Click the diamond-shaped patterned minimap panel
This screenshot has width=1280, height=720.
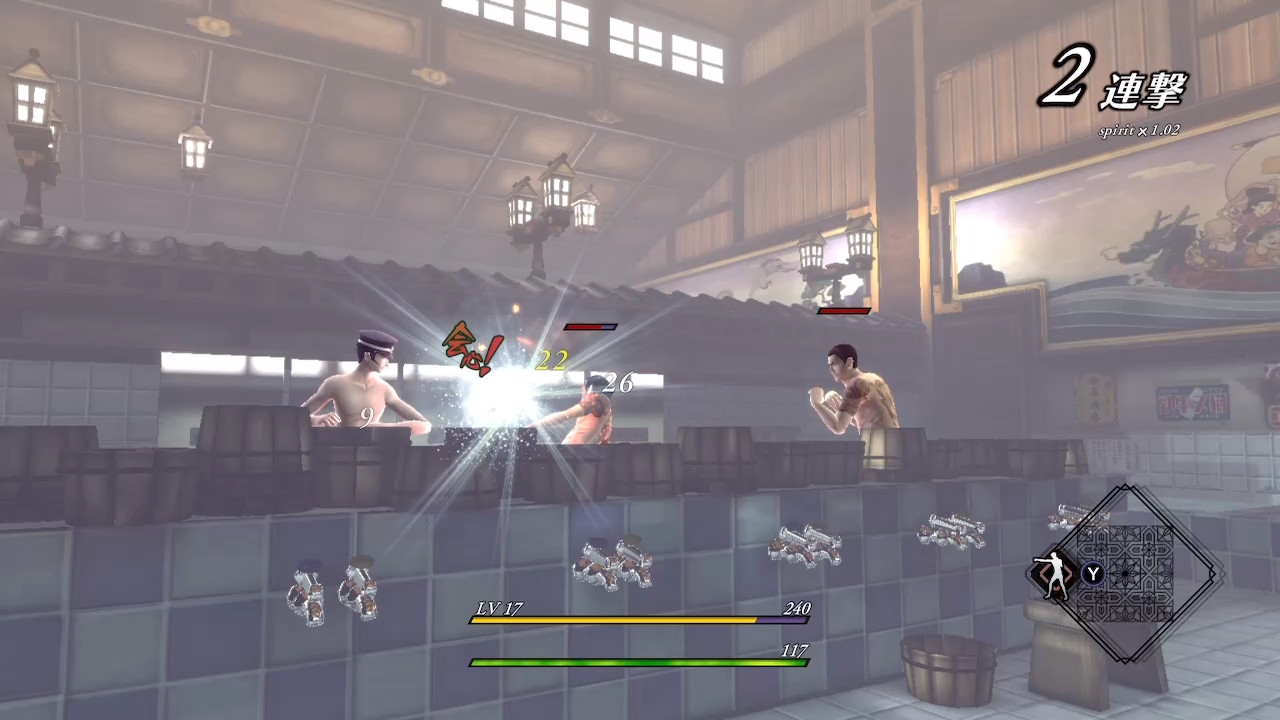pos(1126,574)
